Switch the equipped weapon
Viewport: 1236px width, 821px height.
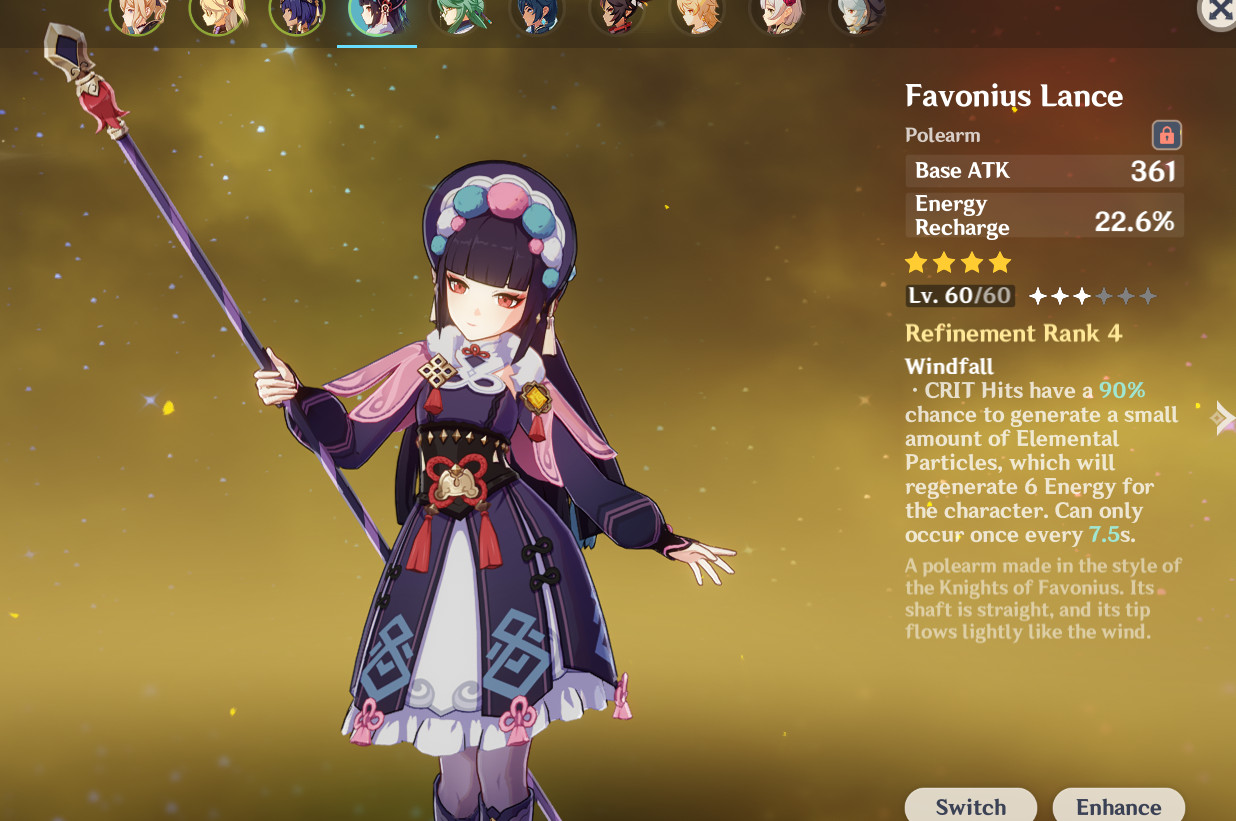click(970, 806)
